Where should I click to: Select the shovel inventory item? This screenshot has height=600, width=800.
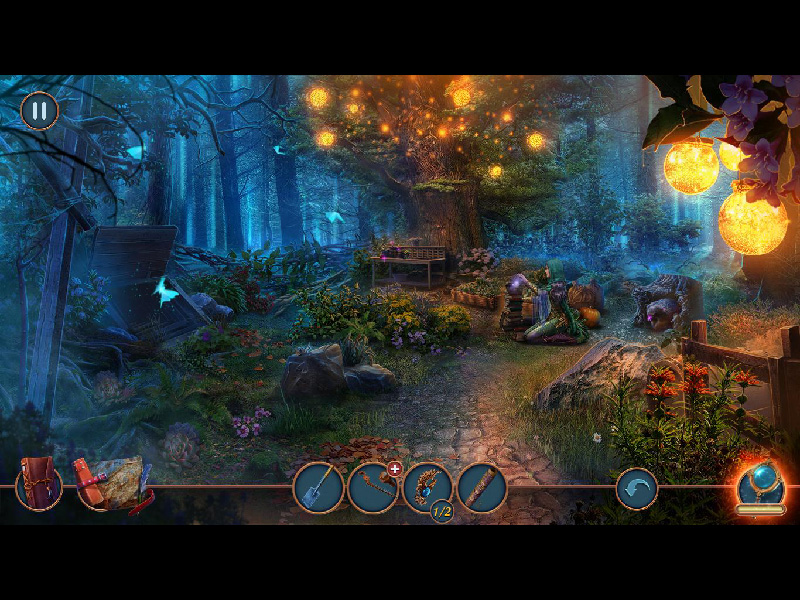coord(318,488)
